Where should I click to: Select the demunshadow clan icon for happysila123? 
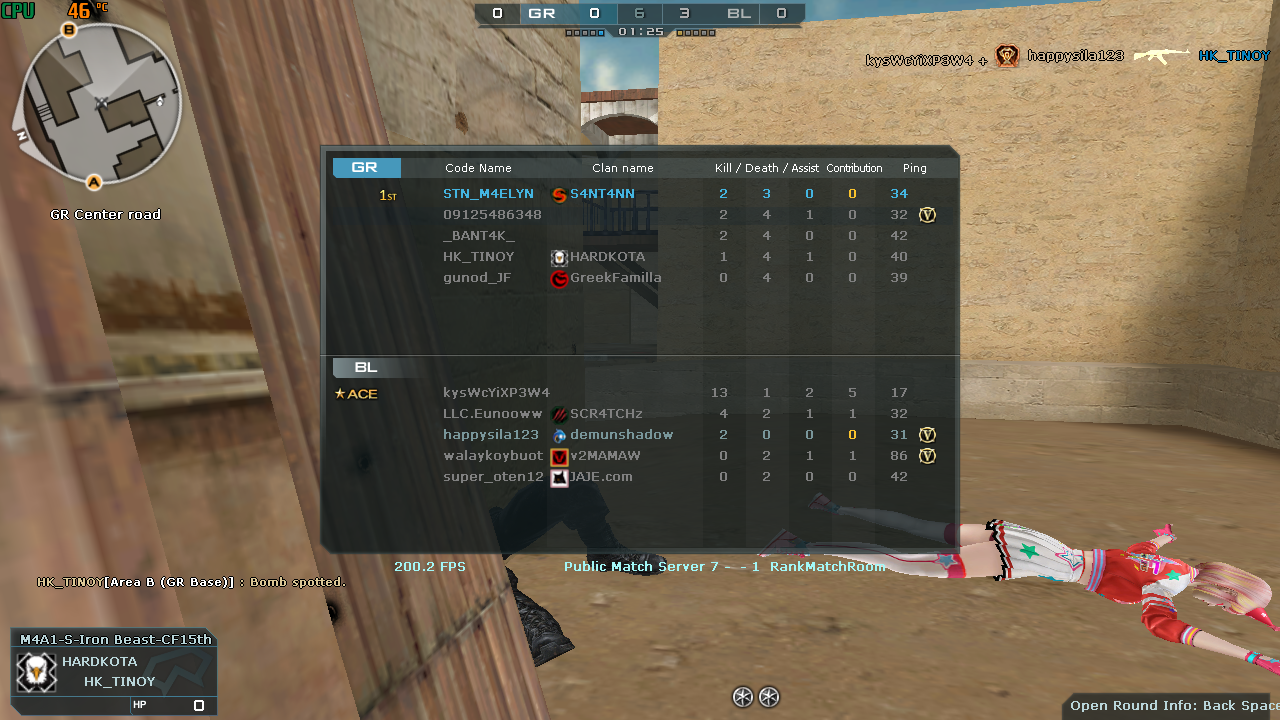pyautogui.click(x=560, y=435)
